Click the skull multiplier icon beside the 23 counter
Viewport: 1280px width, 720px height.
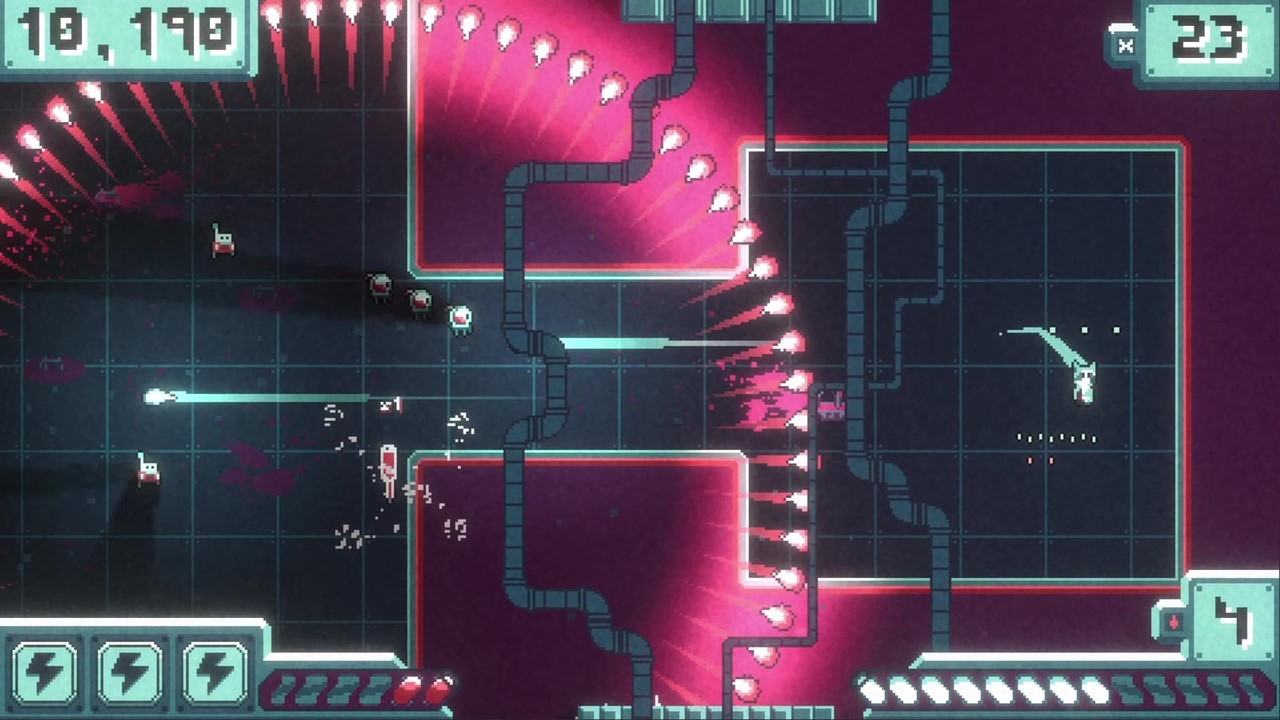pos(1125,44)
